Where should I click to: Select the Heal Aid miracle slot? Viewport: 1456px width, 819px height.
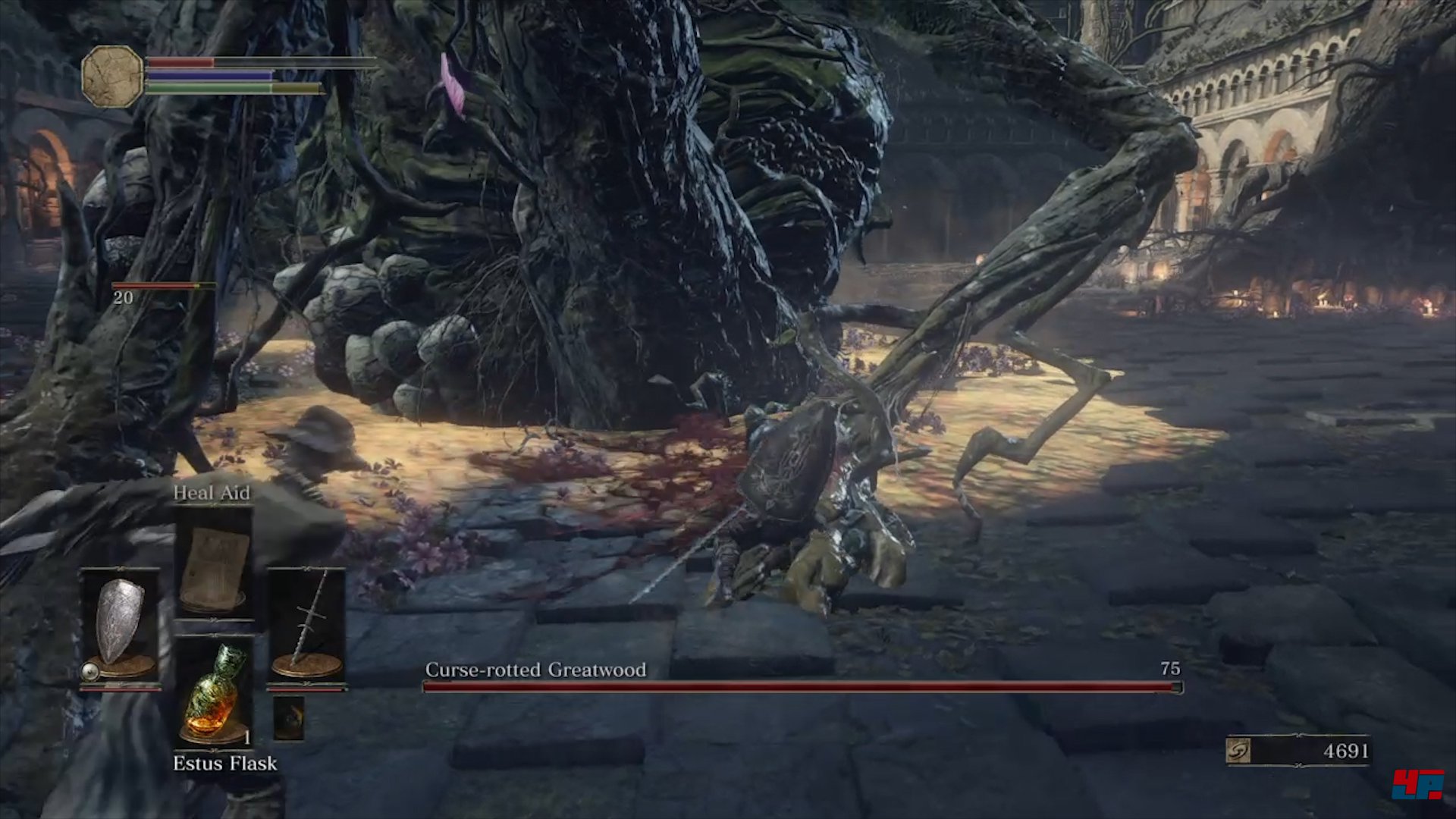click(214, 563)
